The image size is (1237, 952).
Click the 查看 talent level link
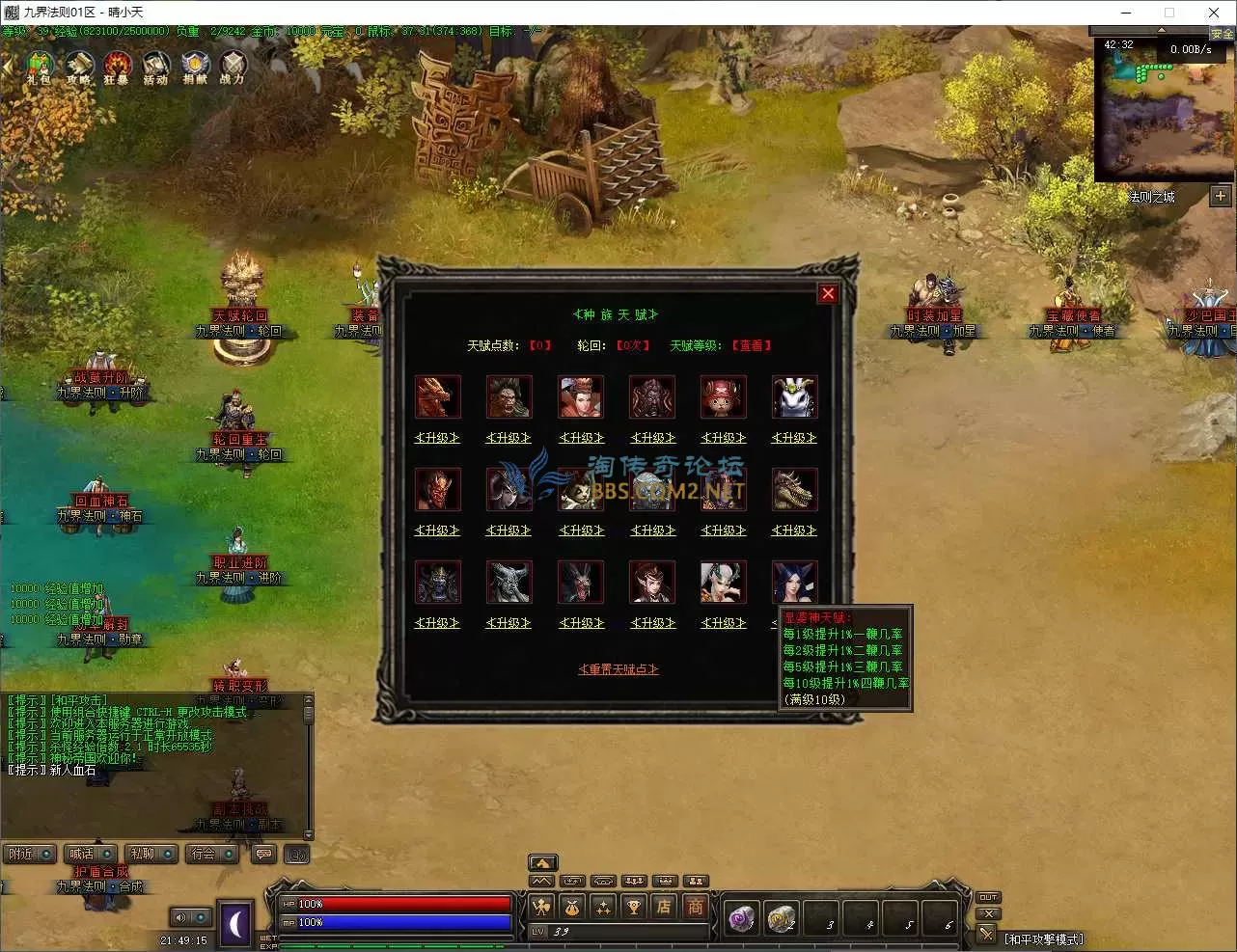(x=752, y=345)
